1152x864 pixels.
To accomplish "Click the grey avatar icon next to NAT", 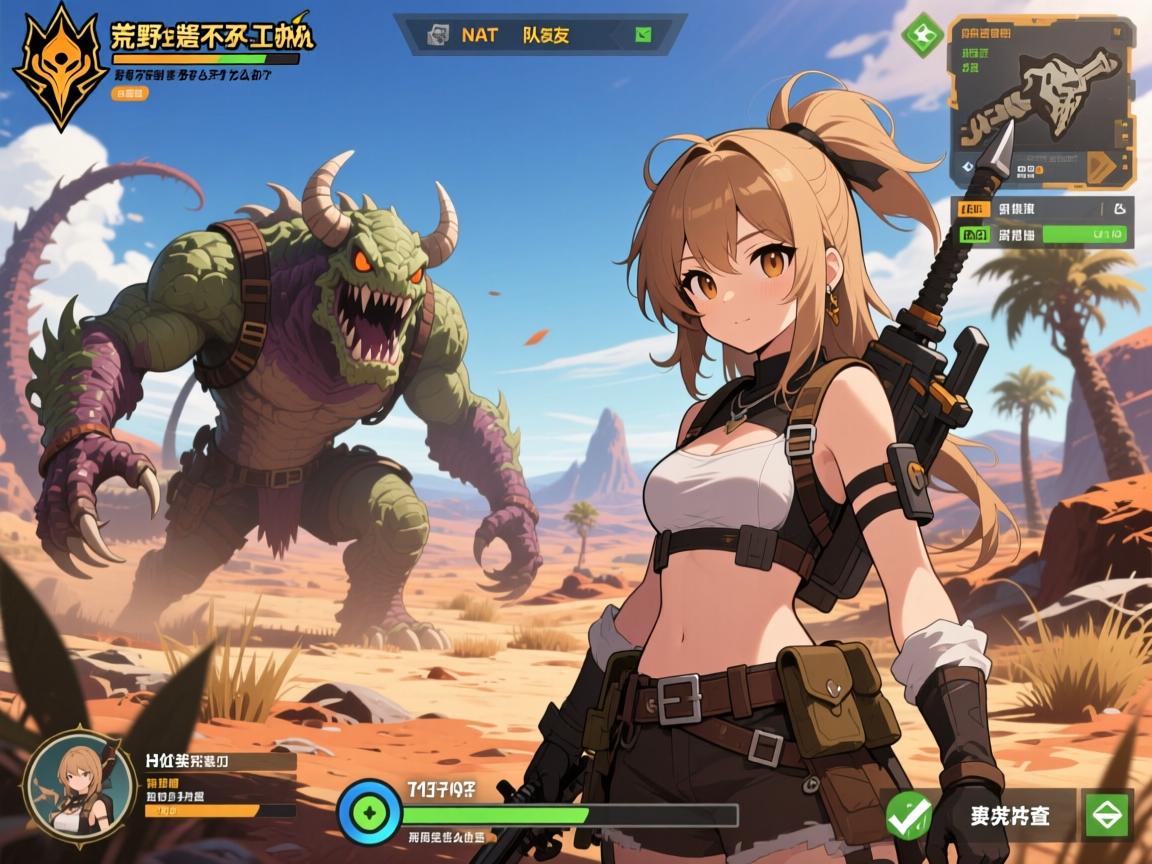I will (x=438, y=35).
